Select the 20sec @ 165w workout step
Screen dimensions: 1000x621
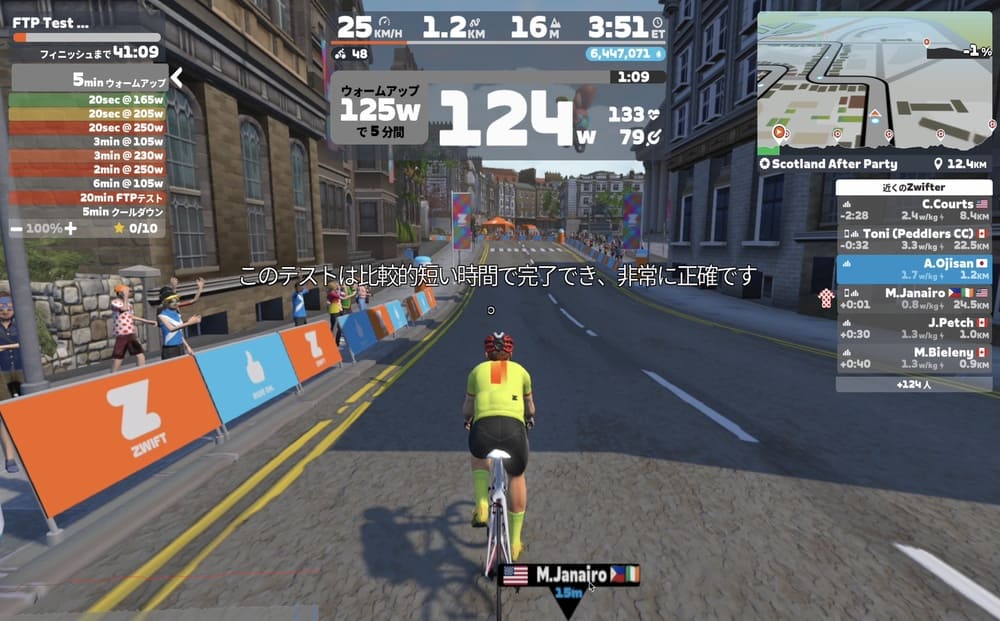click(88, 100)
